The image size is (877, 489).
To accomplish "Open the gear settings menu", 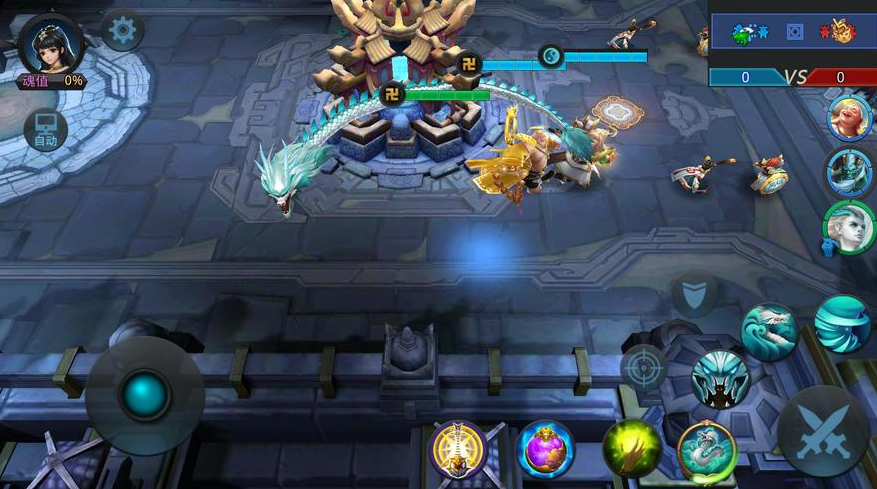I will pos(122,32).
